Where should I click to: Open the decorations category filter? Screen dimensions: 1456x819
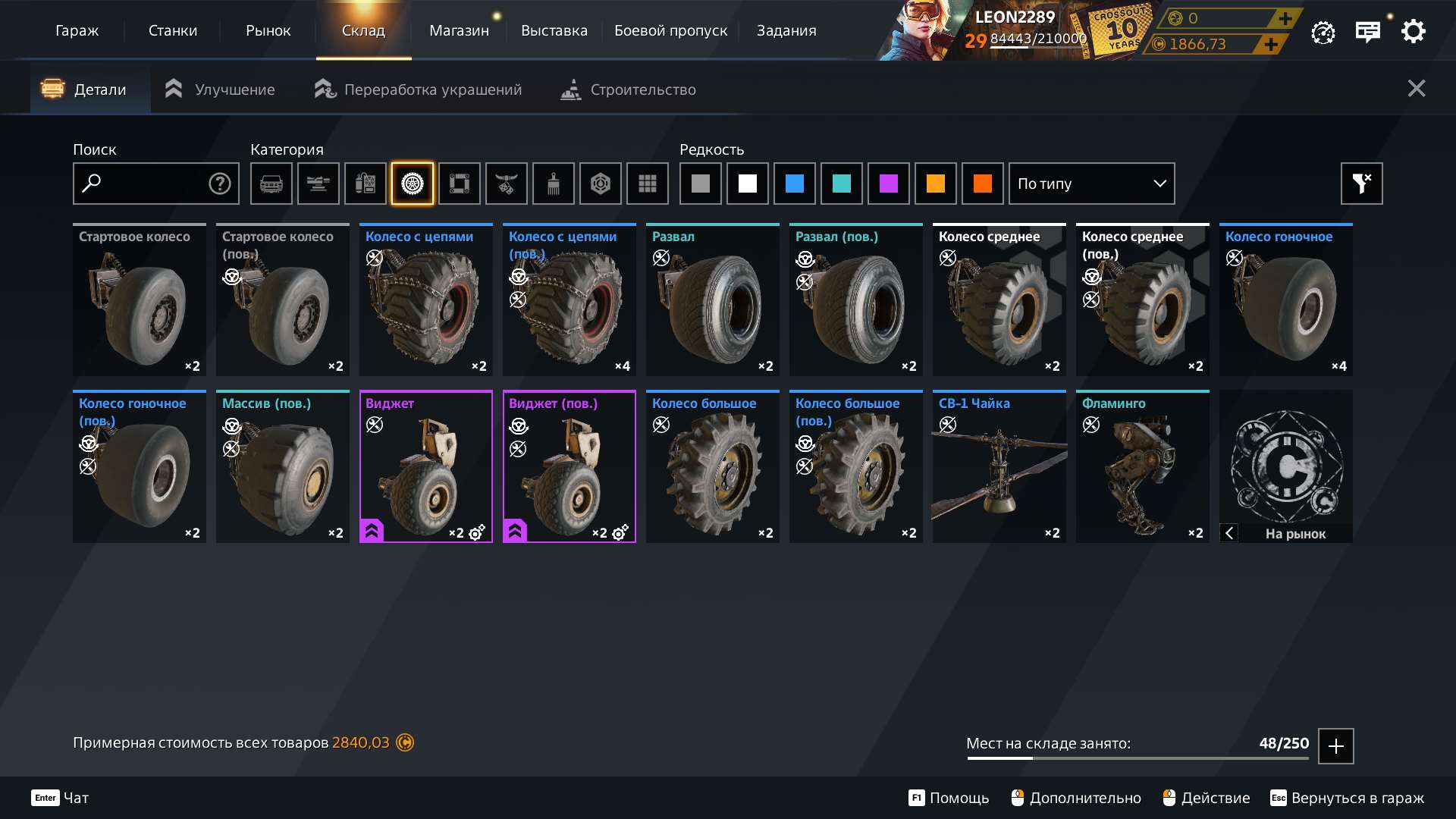point(507,184)
